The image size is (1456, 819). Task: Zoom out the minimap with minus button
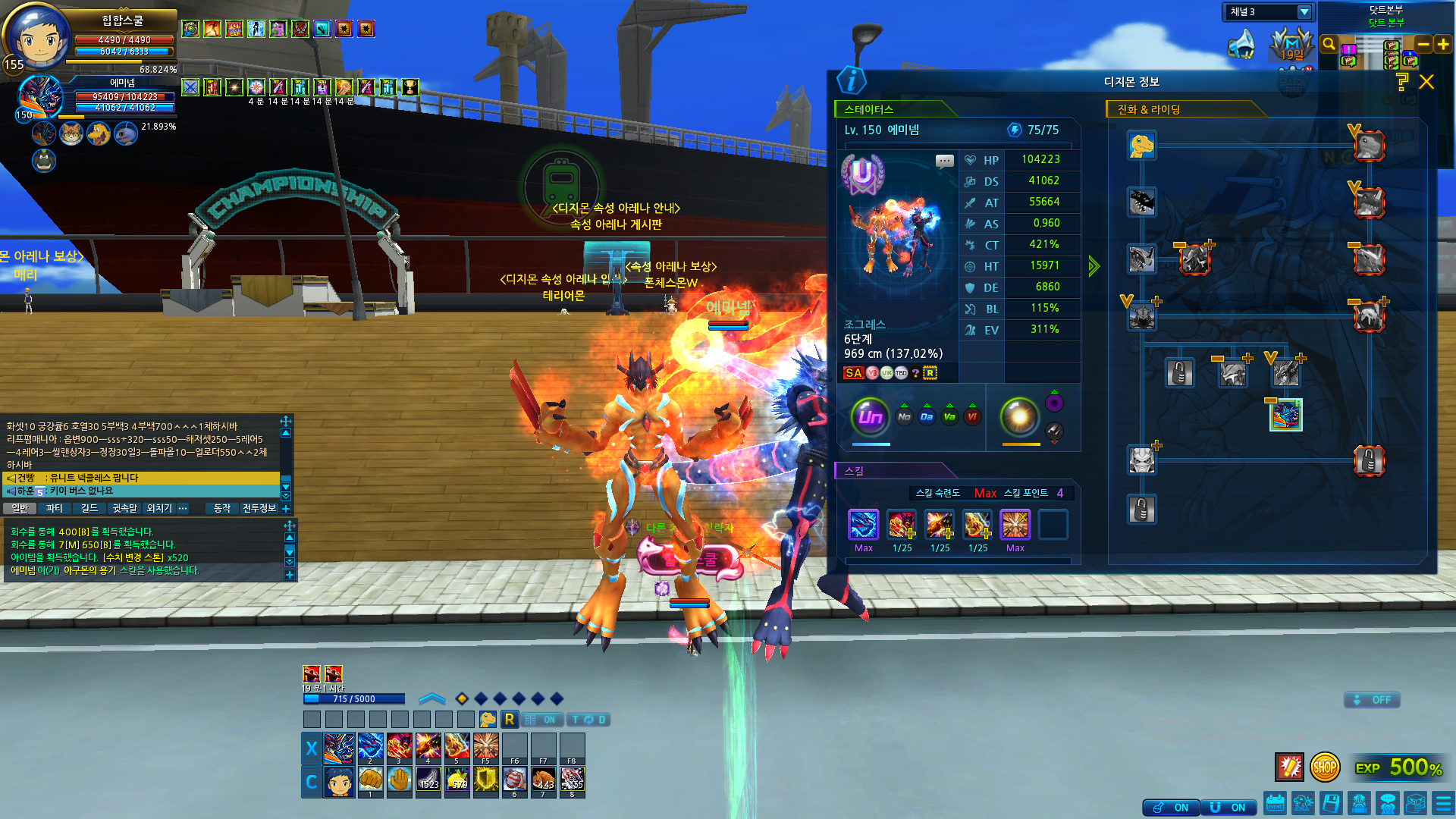pyautogui.click(x=1423, y=45)
